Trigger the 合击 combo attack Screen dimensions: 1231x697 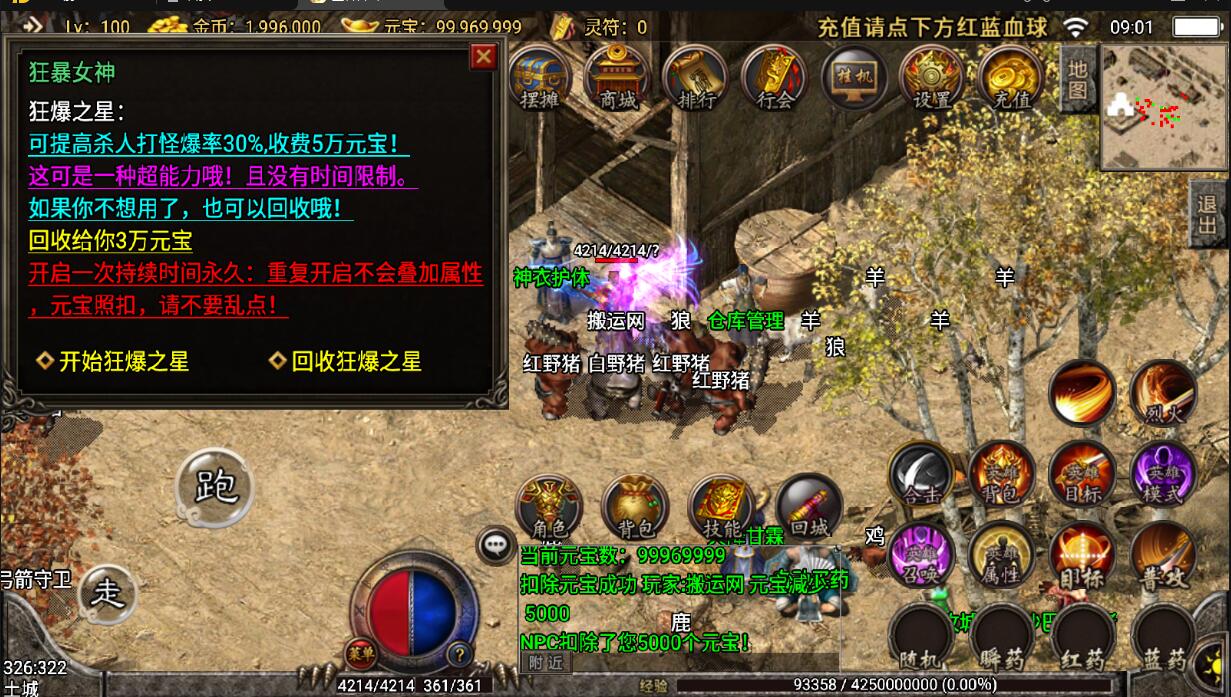coord(921,474)
